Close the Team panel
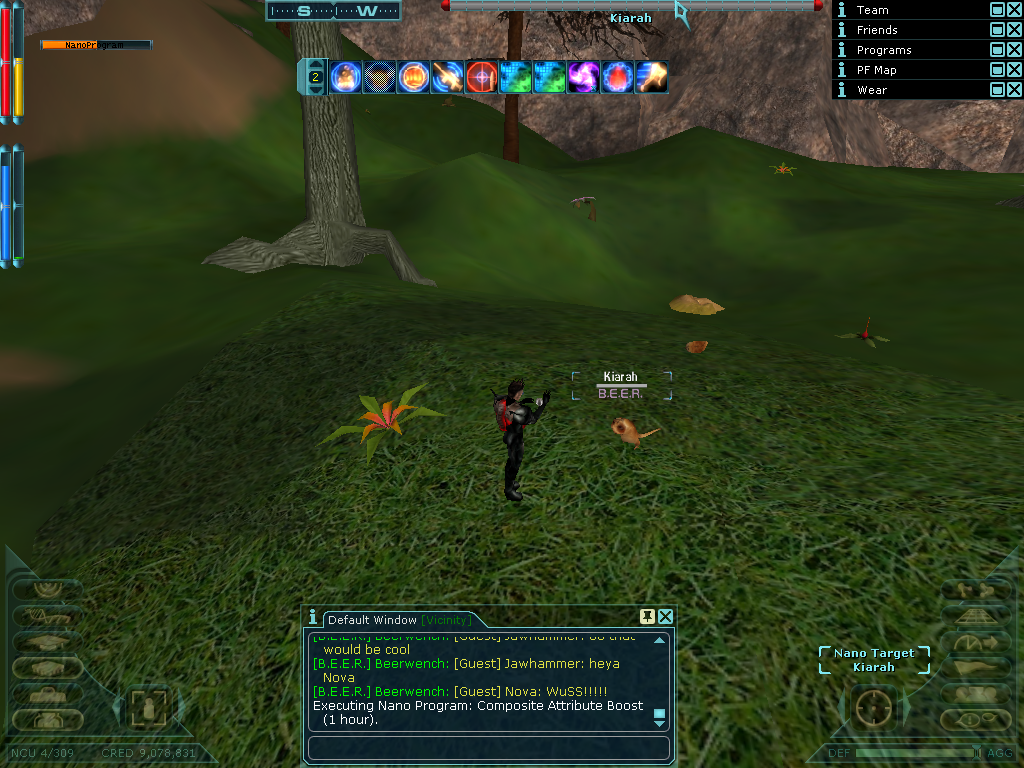 (1015, 9)
